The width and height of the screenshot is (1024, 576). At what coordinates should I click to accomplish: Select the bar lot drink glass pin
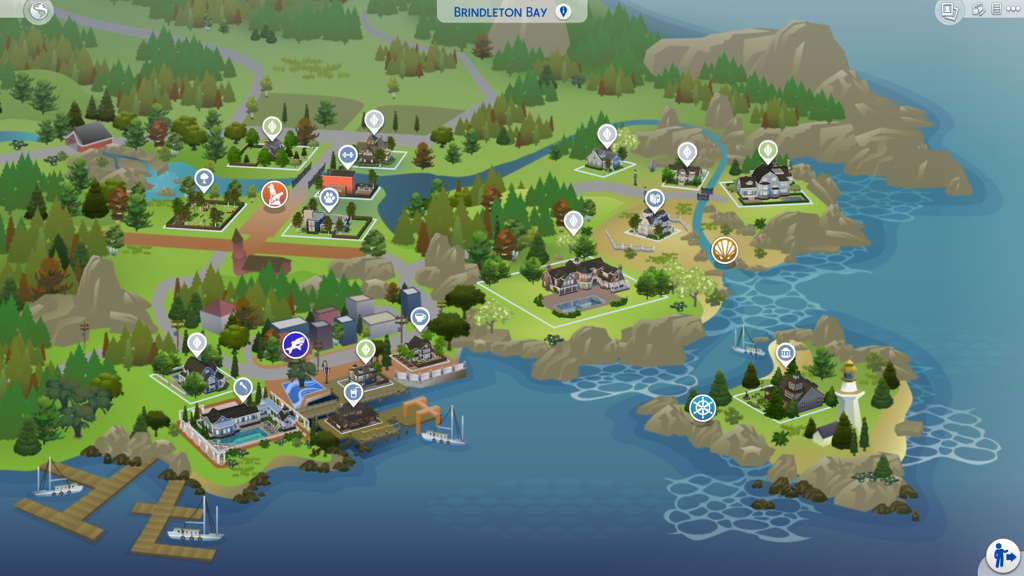[353, 392]
